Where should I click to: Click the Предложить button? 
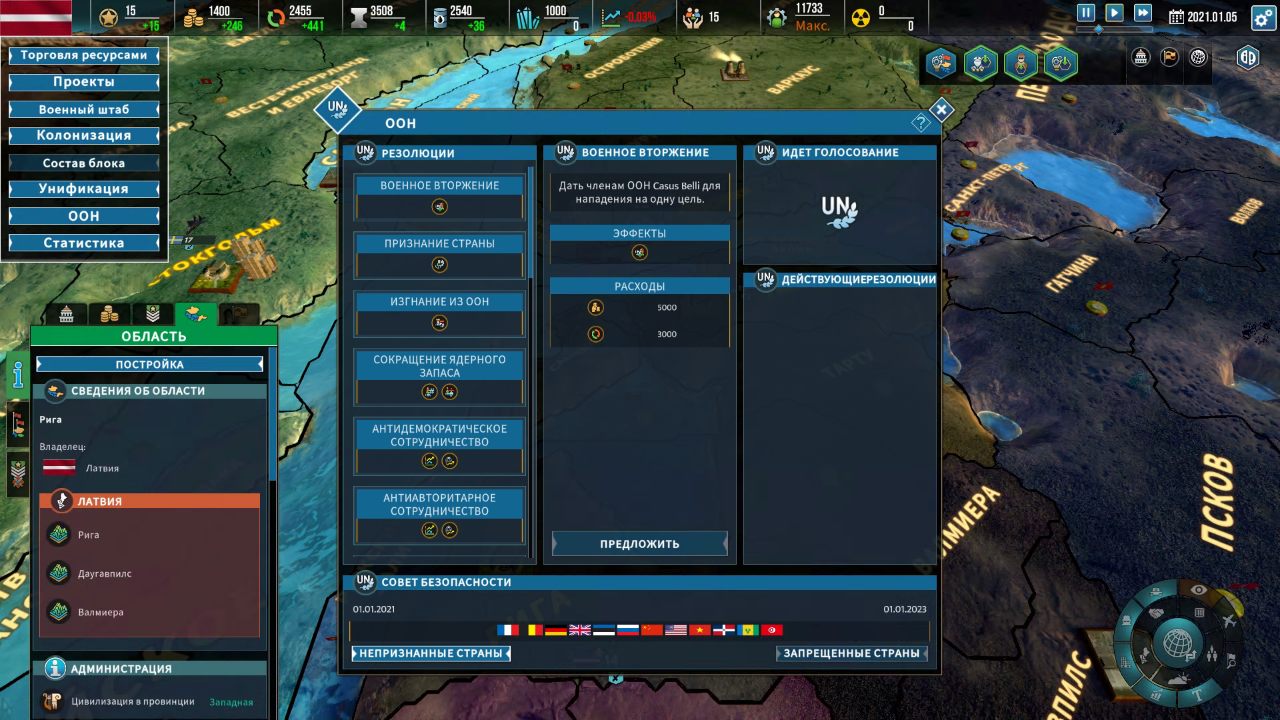coord(640,544)
